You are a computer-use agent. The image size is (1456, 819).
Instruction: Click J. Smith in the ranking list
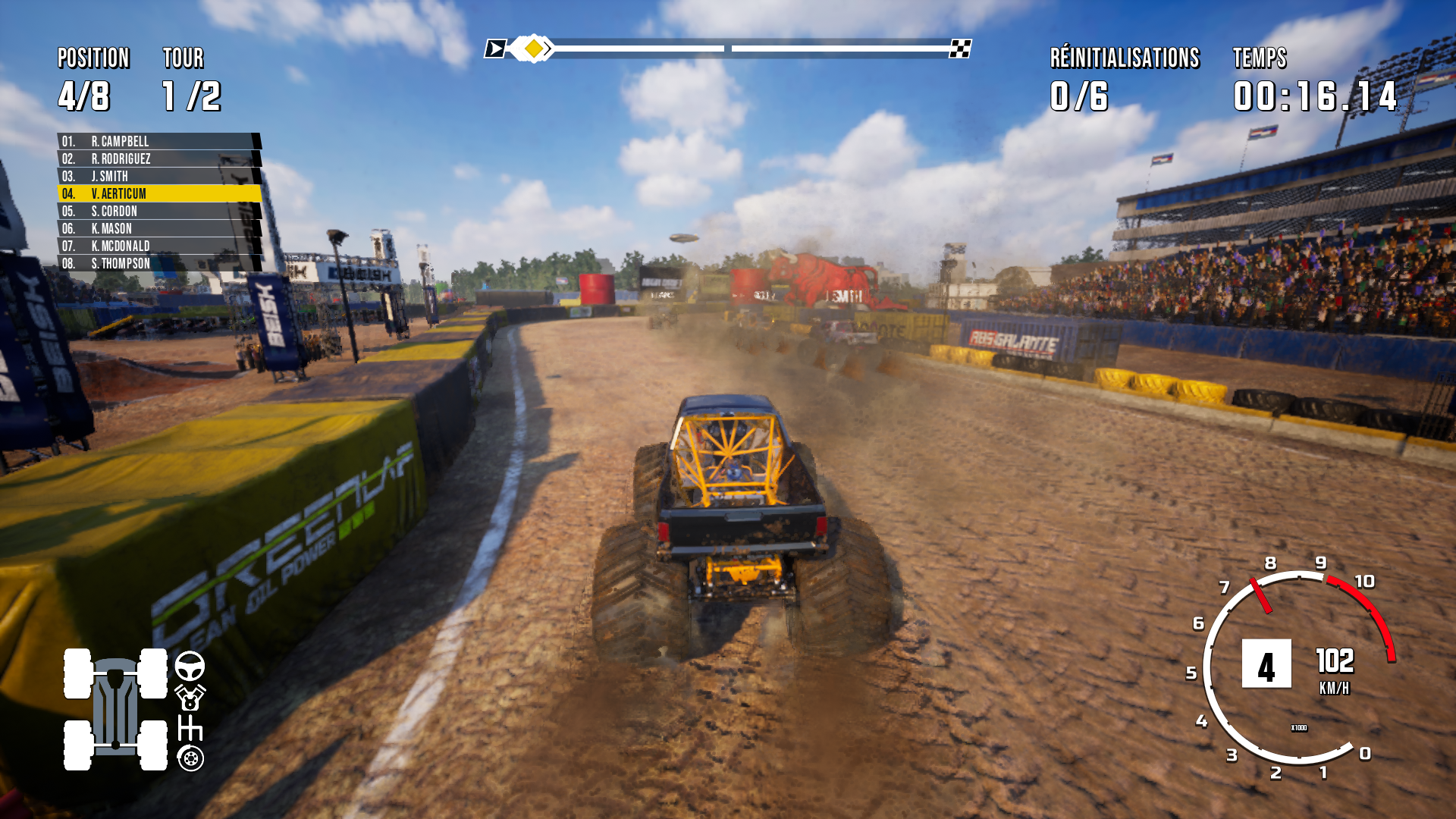pyautogui.click(x=158, y=177)
